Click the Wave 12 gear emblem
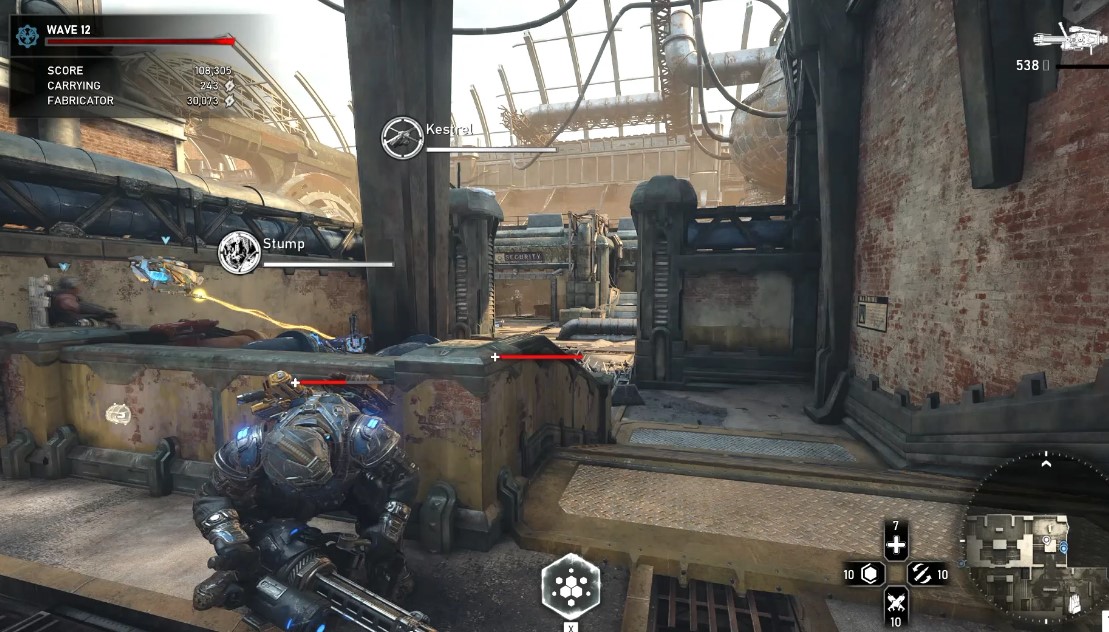The height and width of the screenshot is (632, 1109). tap(27, 35)
